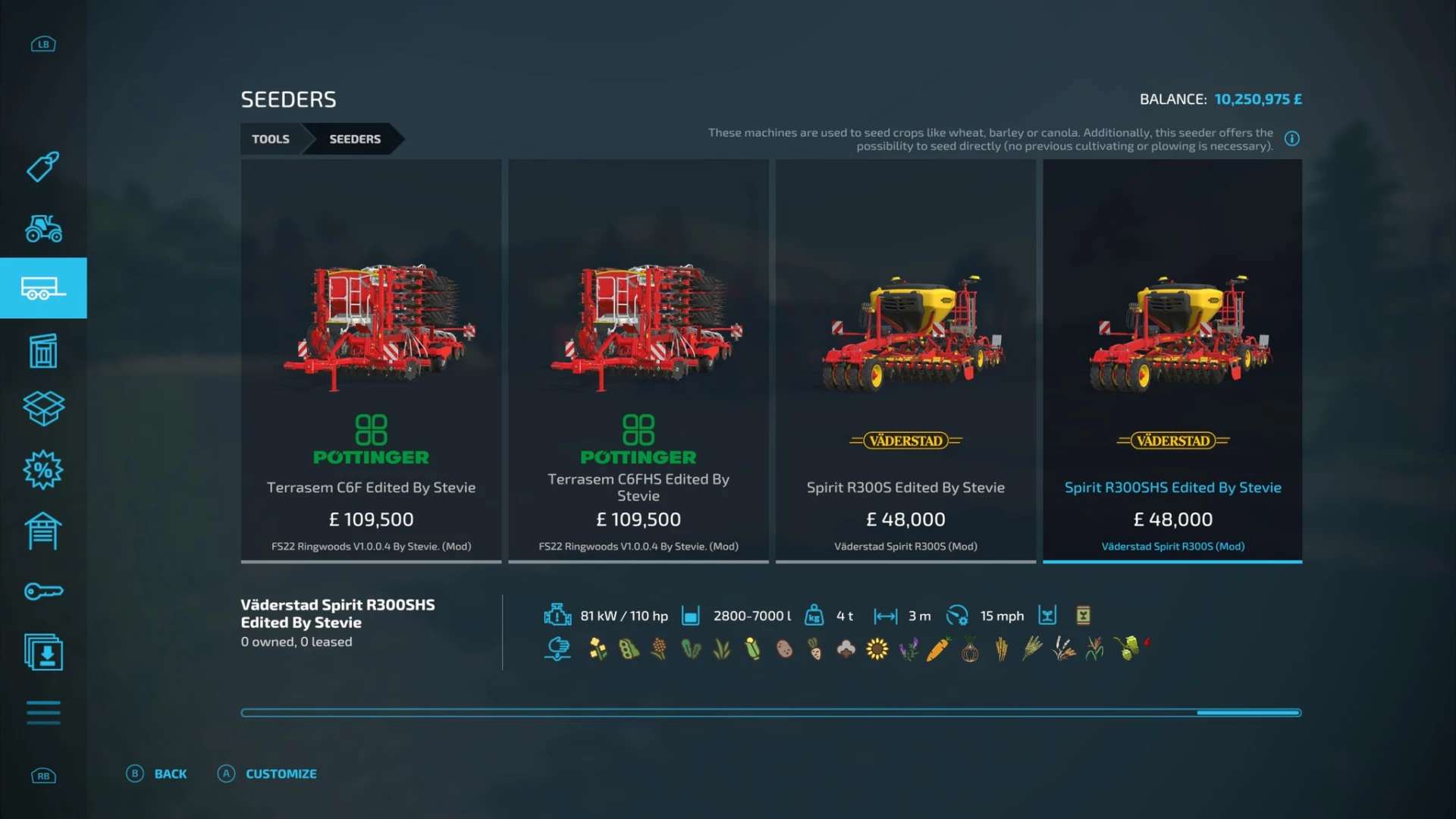Screen dimensions: 1456x819
Task: Select the Spirit R300SHS Edited By Stevie card
Action: 1172,361
